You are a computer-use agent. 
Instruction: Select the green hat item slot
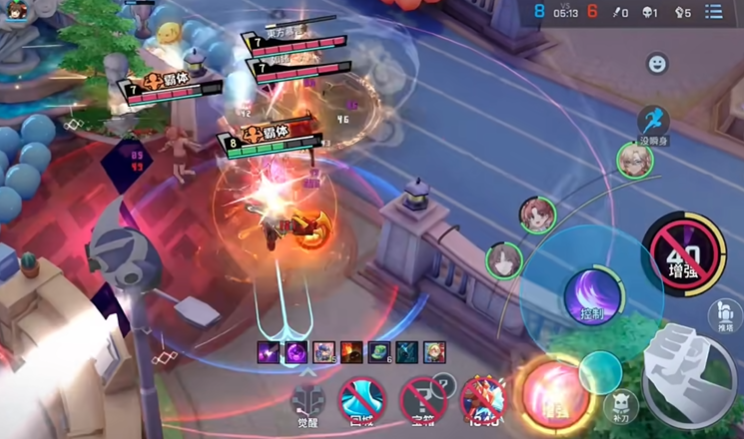click(378, 352)
